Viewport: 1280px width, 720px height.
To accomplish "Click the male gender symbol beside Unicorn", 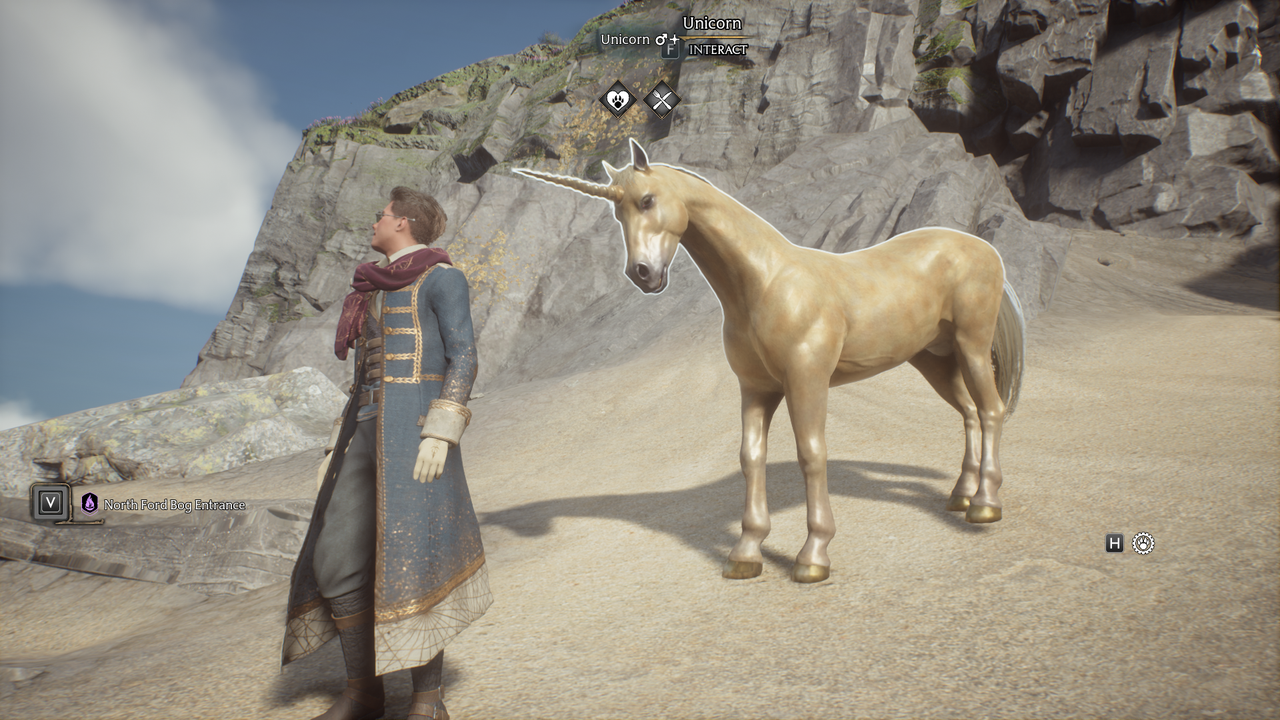I will 661,39.
